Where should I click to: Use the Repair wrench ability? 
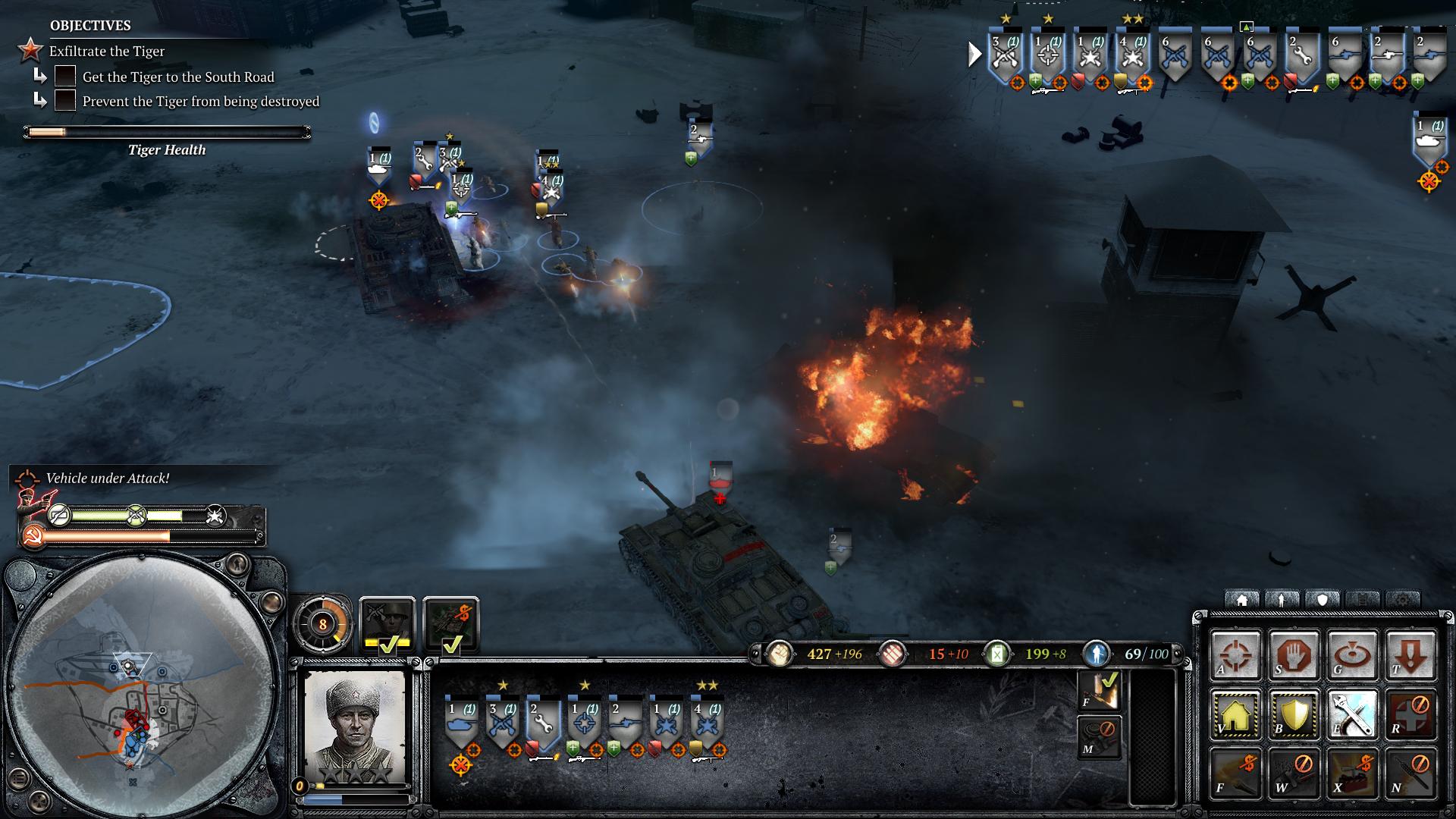pos(1352,714)
